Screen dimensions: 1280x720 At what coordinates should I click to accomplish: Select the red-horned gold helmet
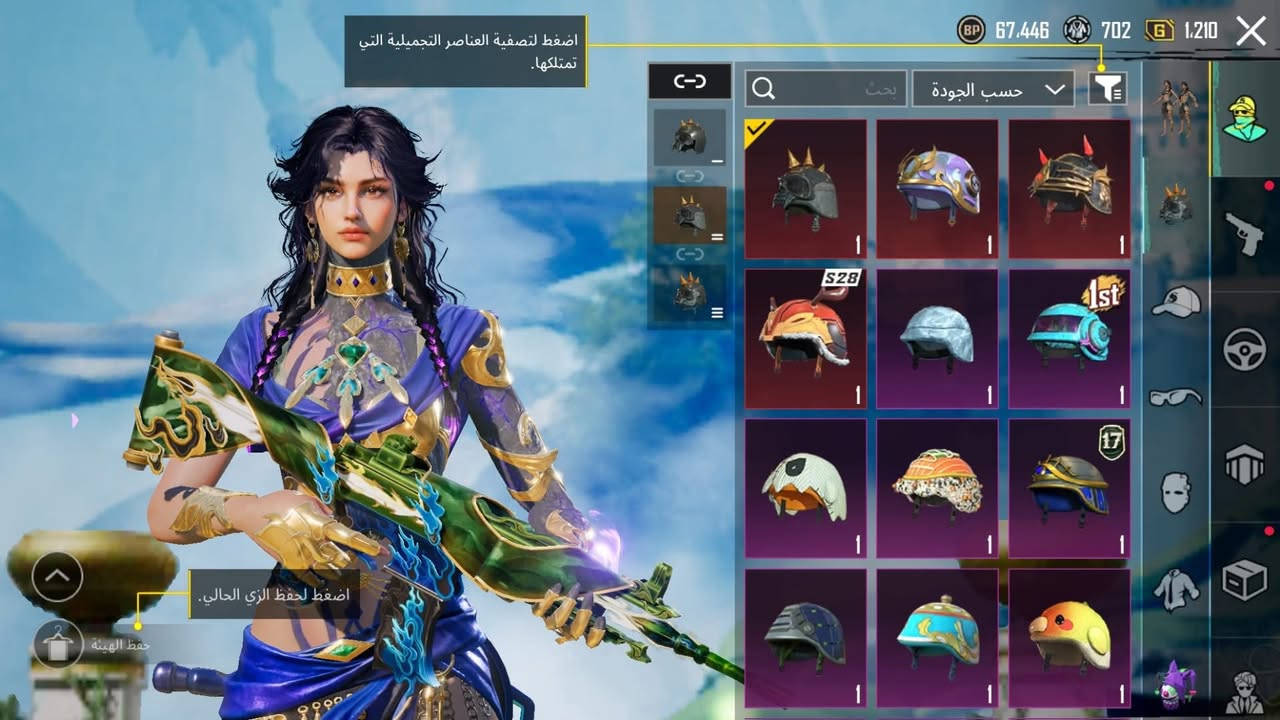click(1069, 189)
